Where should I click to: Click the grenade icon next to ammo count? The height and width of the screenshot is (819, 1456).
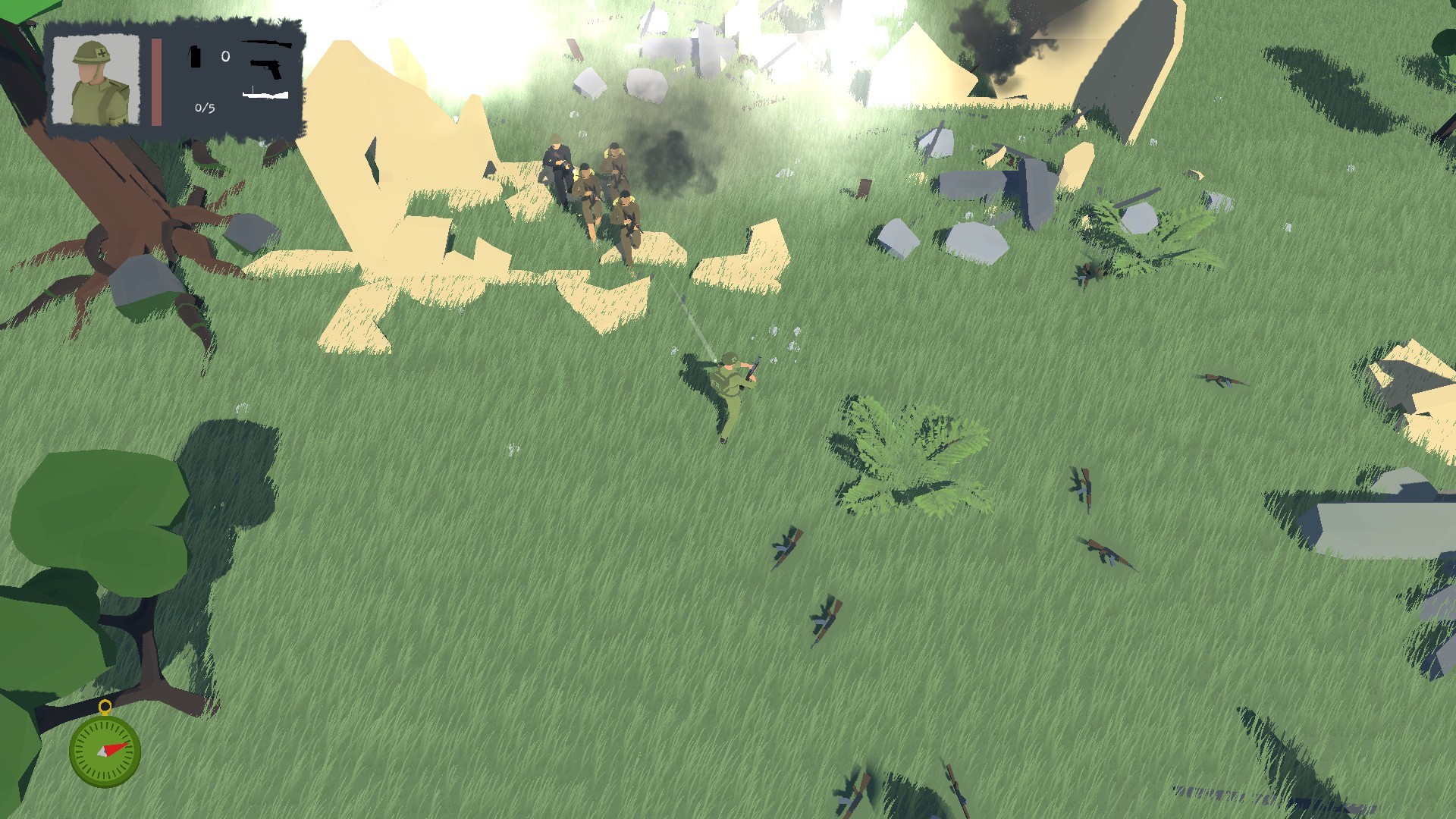point(196,57)
